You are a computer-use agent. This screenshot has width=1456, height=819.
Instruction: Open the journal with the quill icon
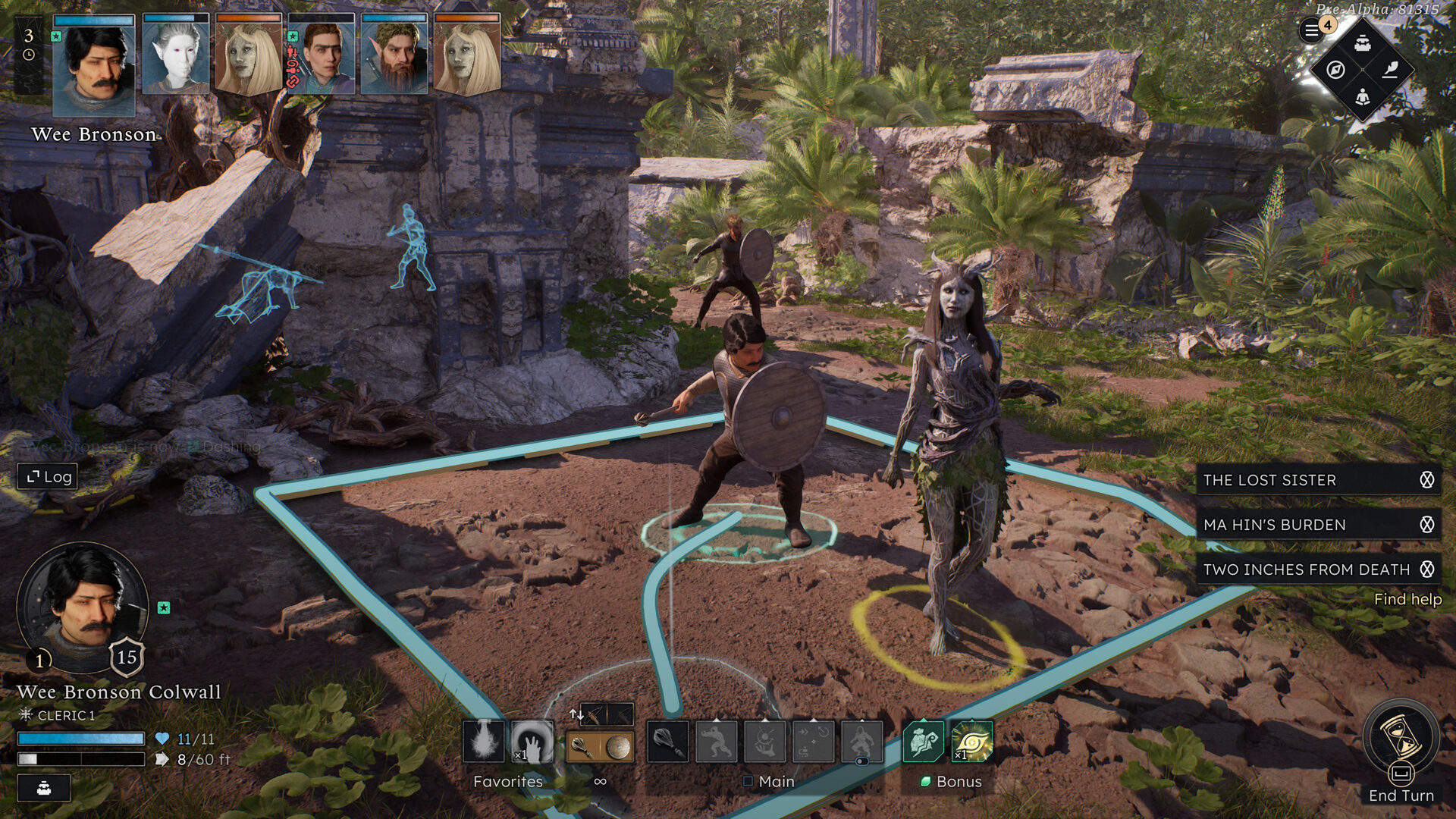tap(1389, 71)
